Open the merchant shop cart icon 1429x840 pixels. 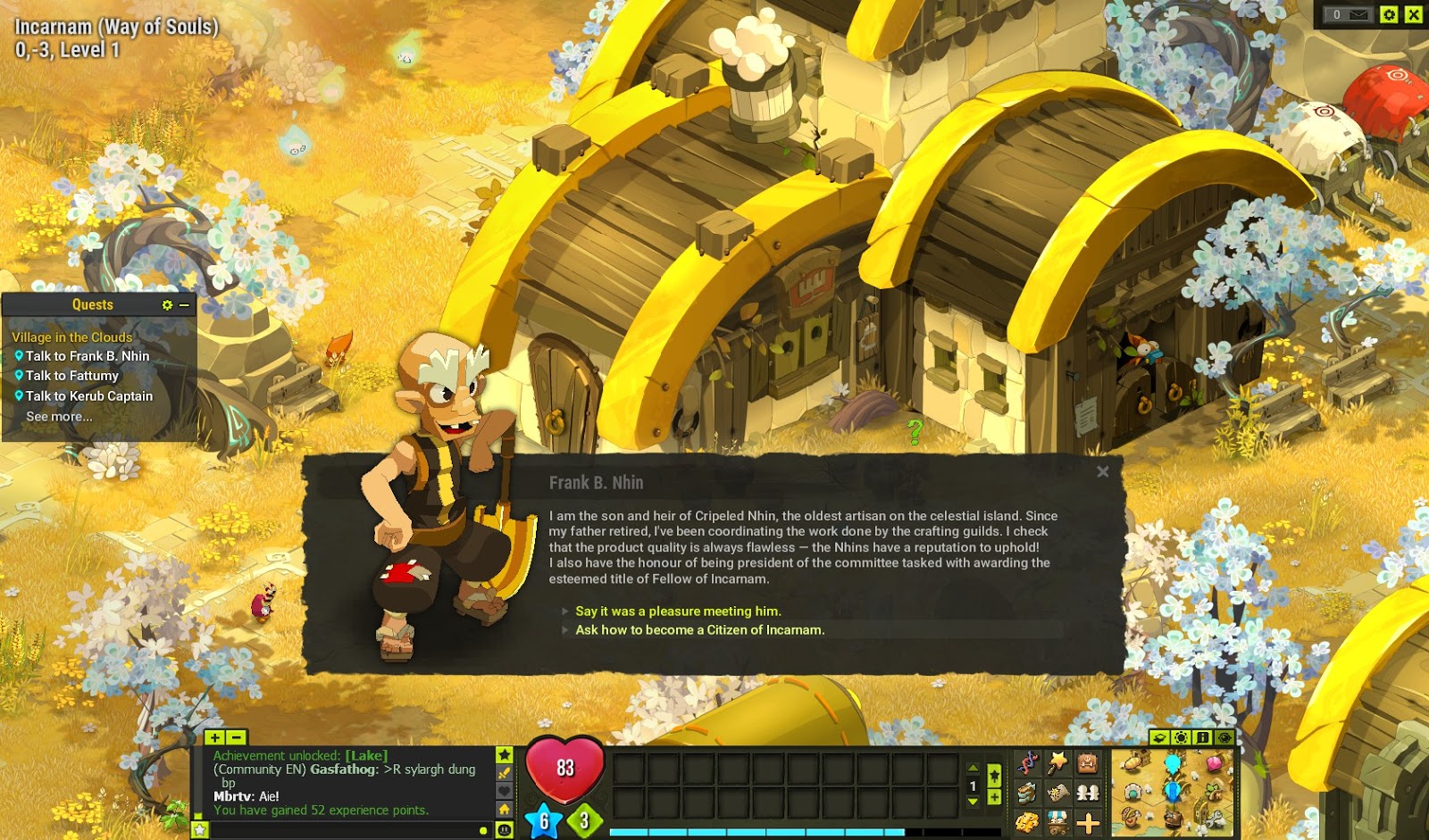[1057, 822]
